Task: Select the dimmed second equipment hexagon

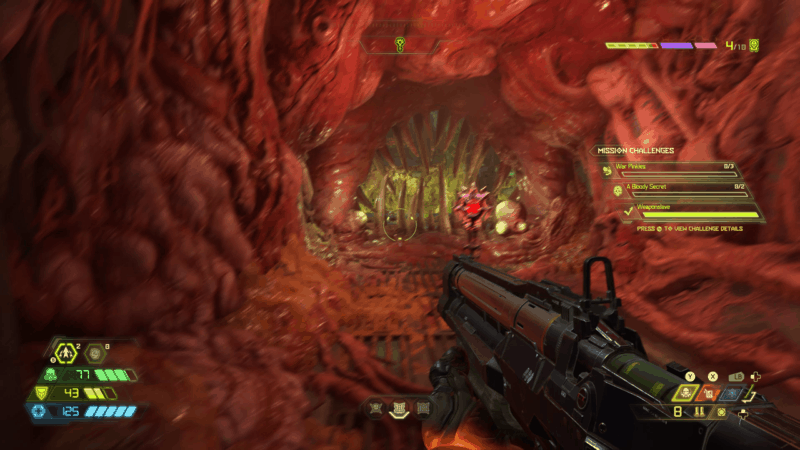Action: 95,352
